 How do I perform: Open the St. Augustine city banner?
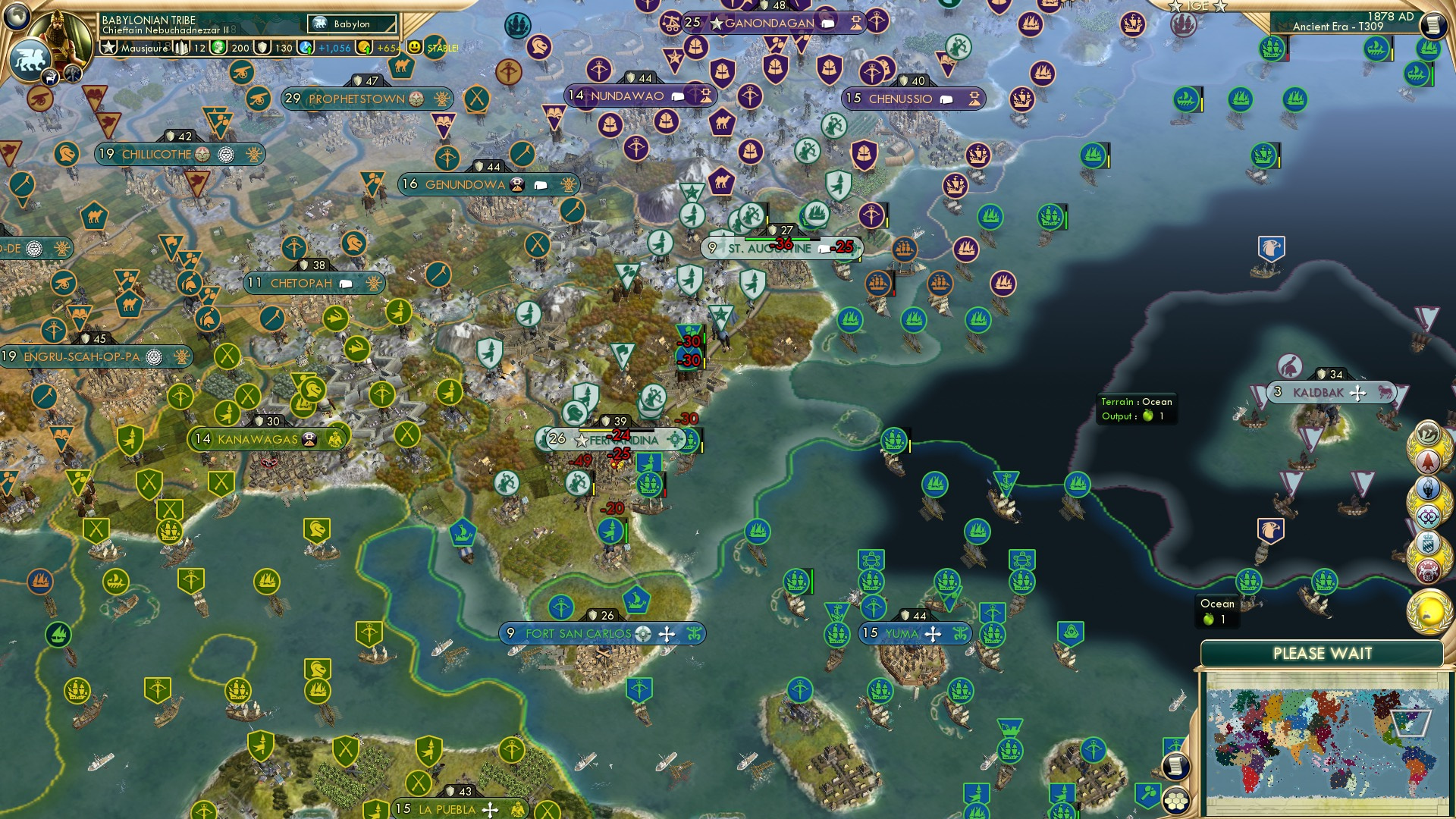tap(758, 248)
